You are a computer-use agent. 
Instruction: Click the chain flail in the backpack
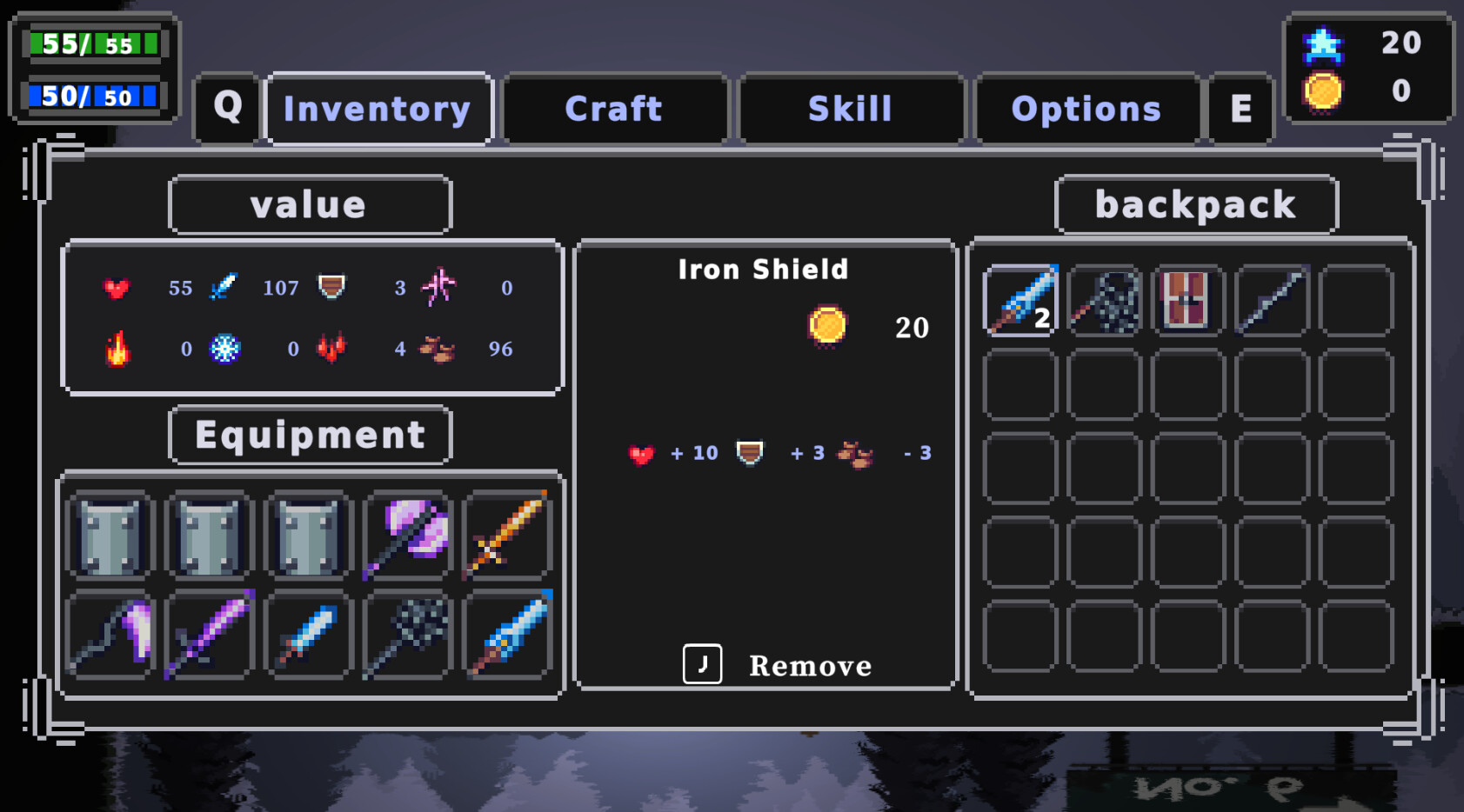[1105, 301]
